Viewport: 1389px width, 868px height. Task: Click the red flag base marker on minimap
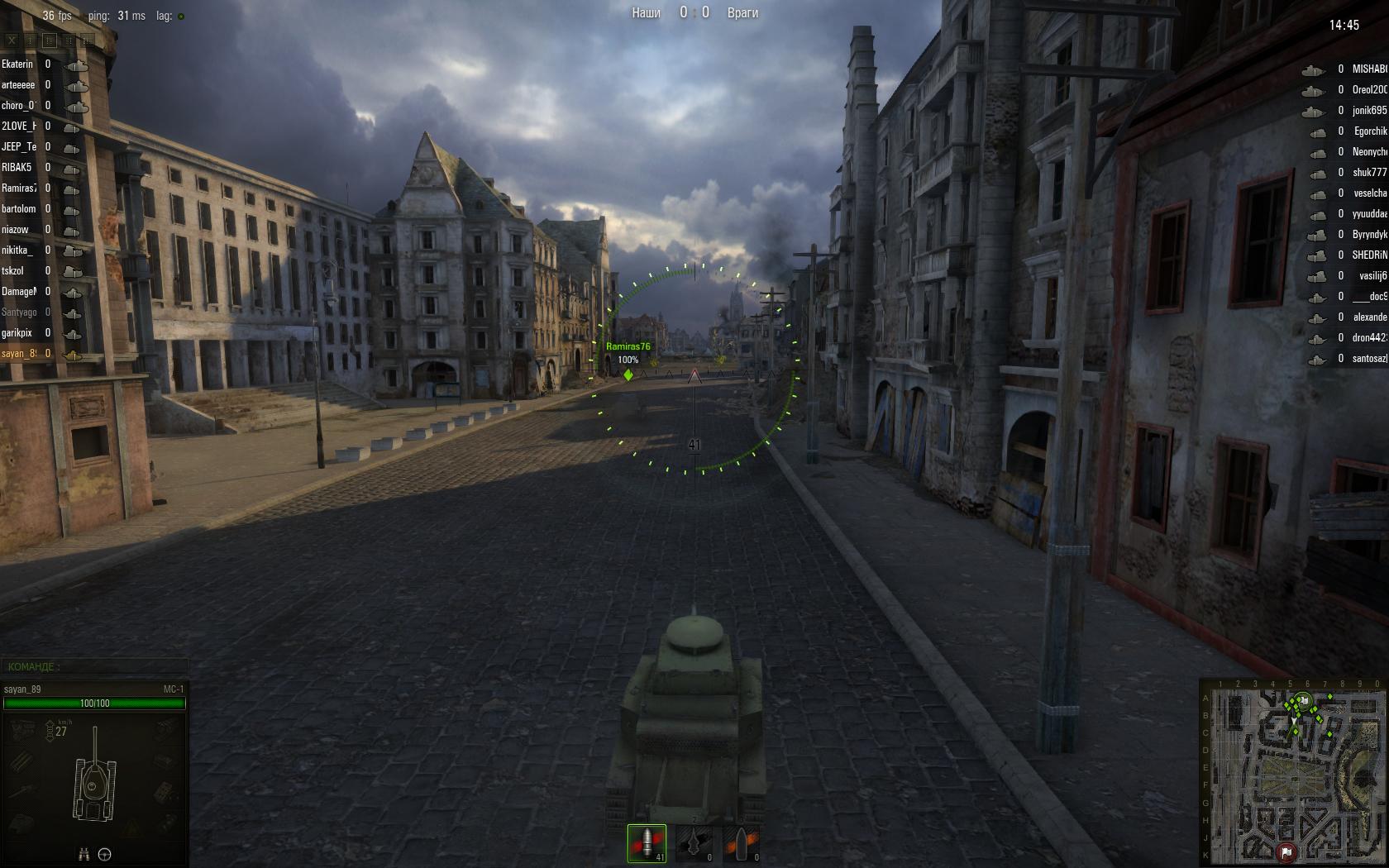1287,851
